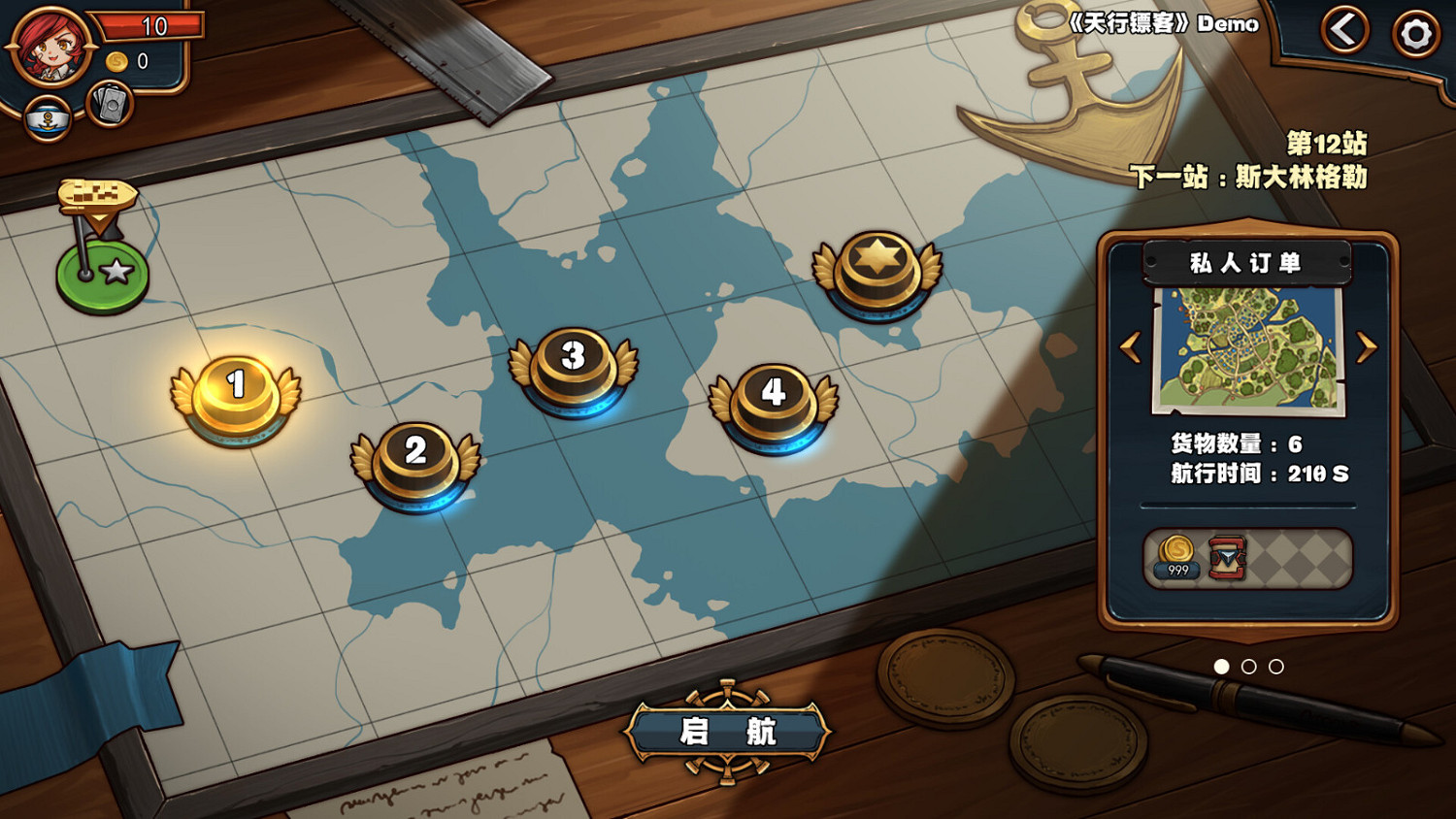Select the star-marked destination node
1456x819 pixels.
pyautogui.click(x=877, y=267)
